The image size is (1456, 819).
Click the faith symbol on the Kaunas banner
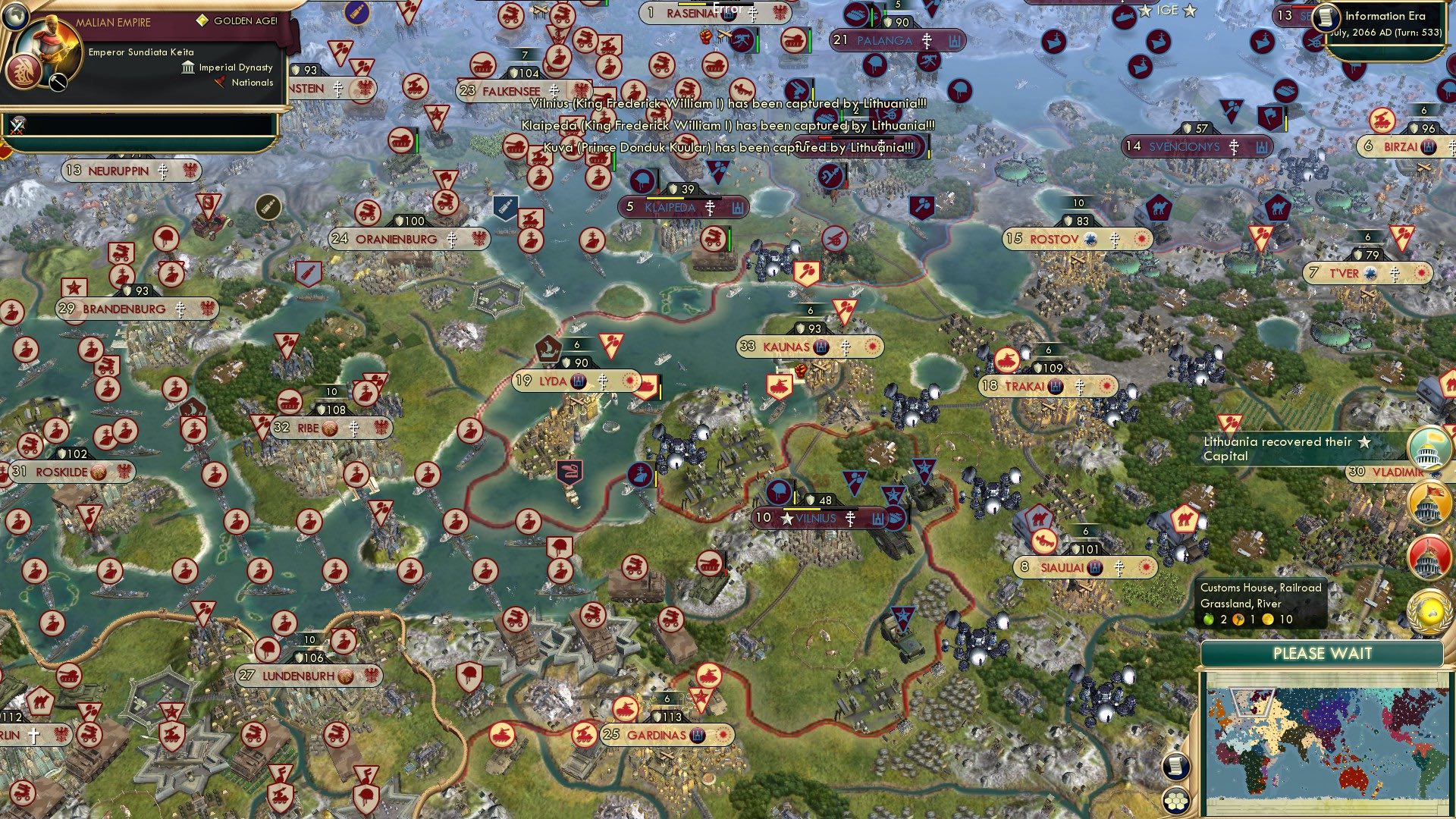pos(844,347)
